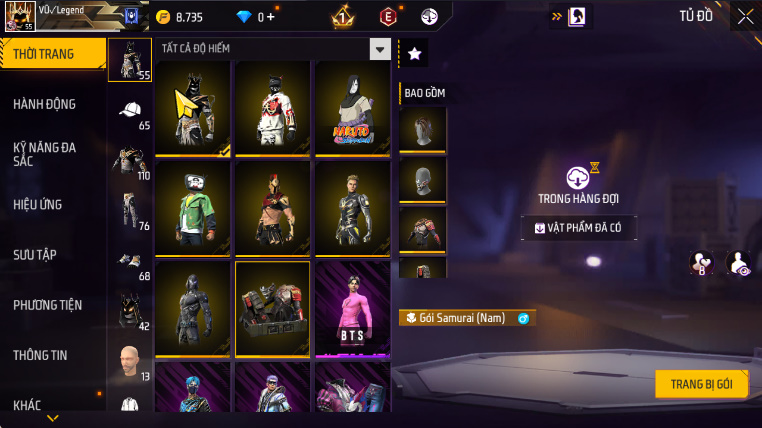Open the white cap headwear subcategory
Screen dimensions: 762x428
(130, 110)
